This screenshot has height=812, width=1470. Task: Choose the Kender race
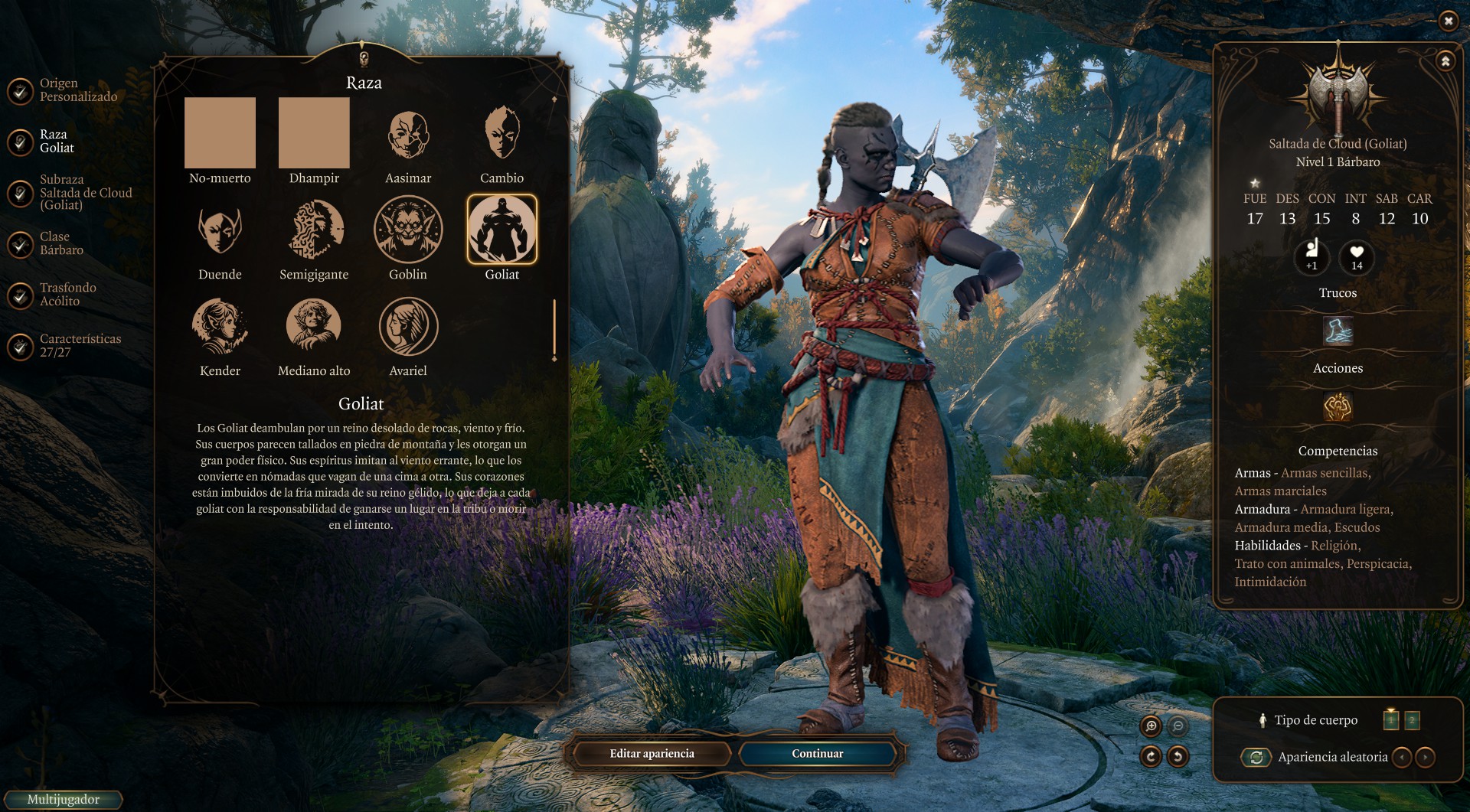220,326
